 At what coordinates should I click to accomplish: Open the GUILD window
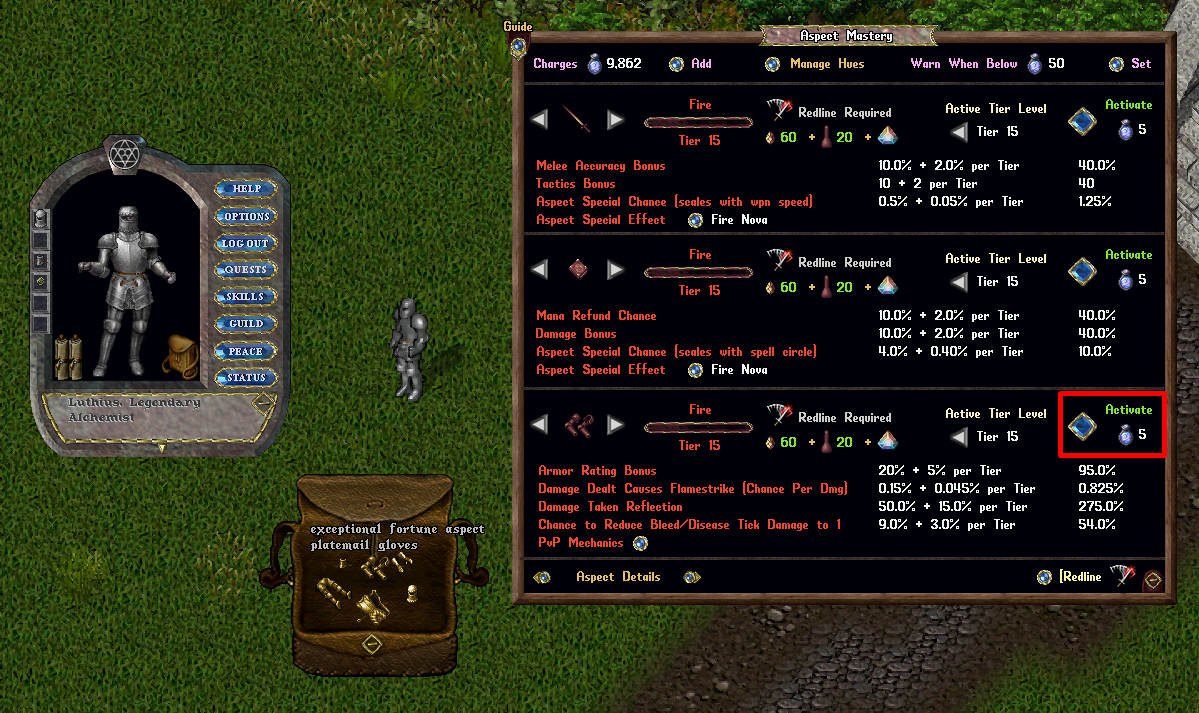tap(245, 324)
